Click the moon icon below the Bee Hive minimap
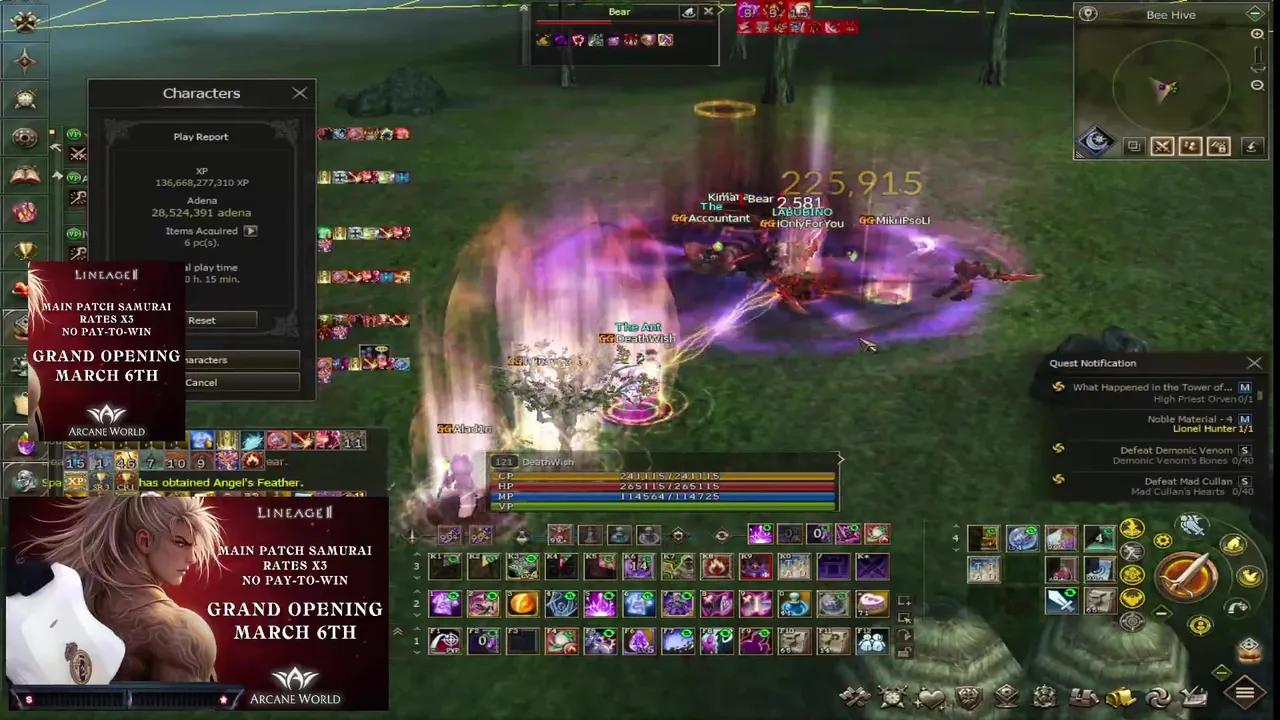Viewport: 1280px width, 720px height. [1094, 141]
